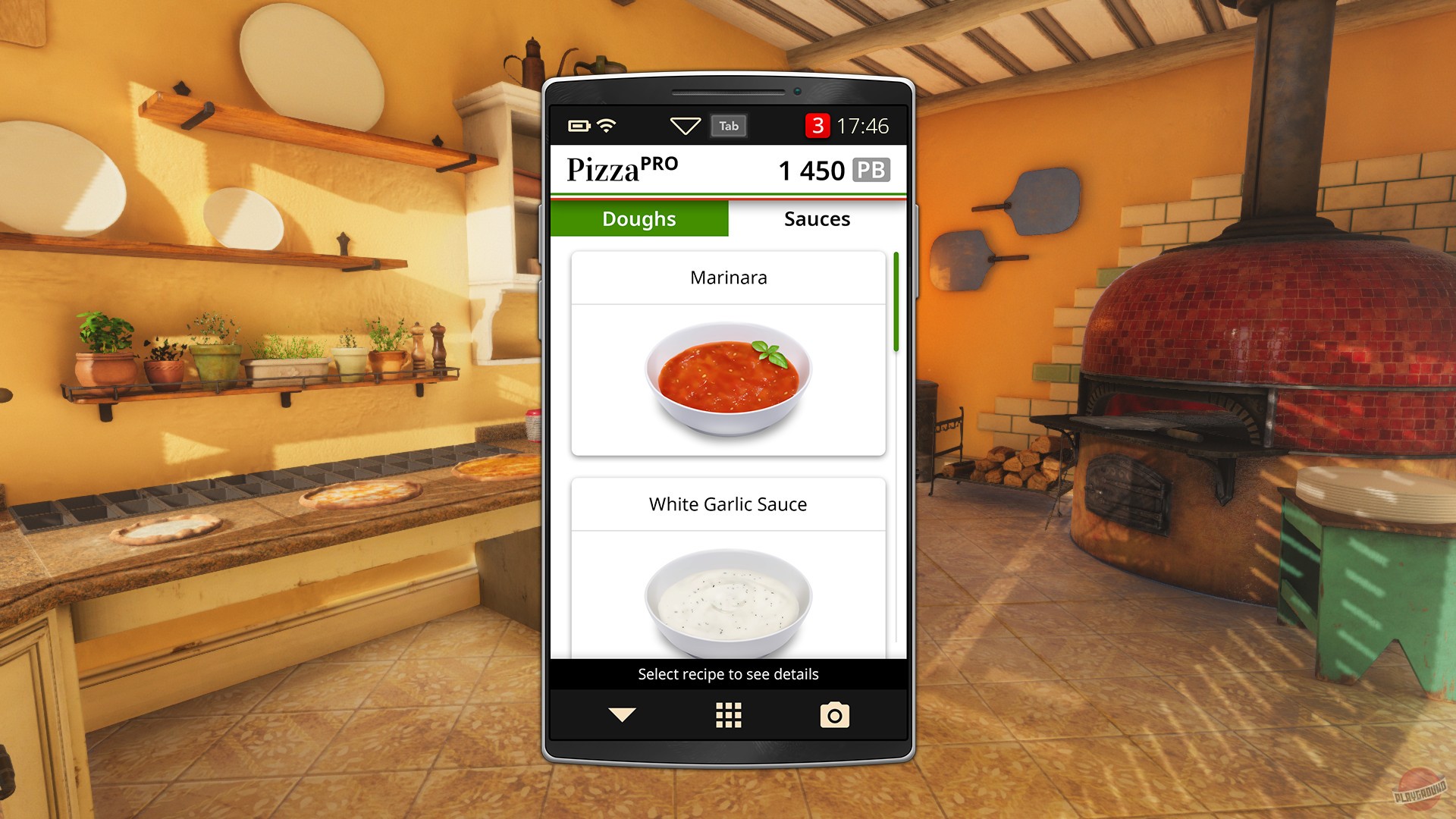Select the Doughs tab
The width and height of the screenshot is (1456, 819).
638,219
